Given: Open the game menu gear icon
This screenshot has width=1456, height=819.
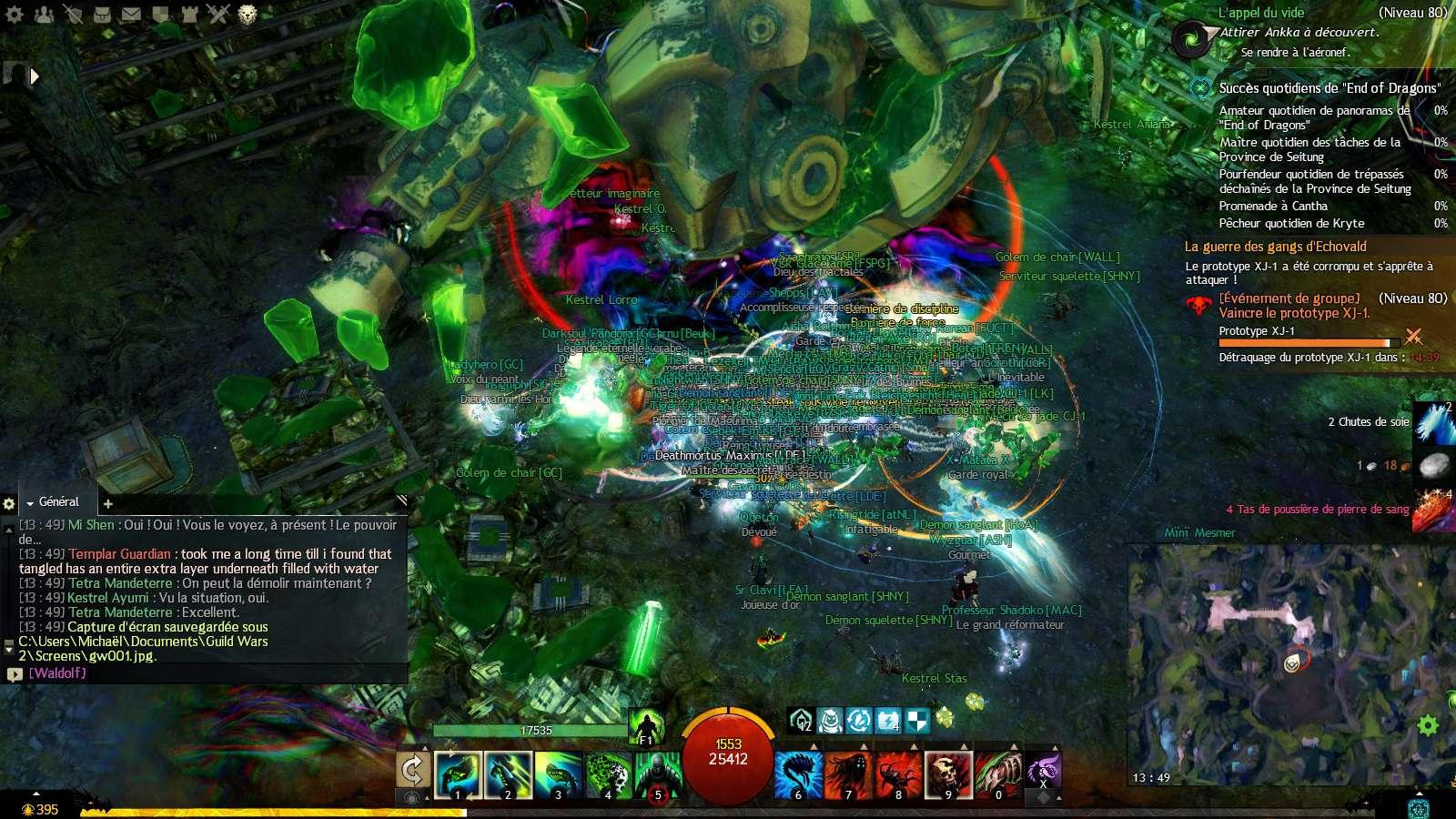Looking at the screenshot, I should 15,14.
